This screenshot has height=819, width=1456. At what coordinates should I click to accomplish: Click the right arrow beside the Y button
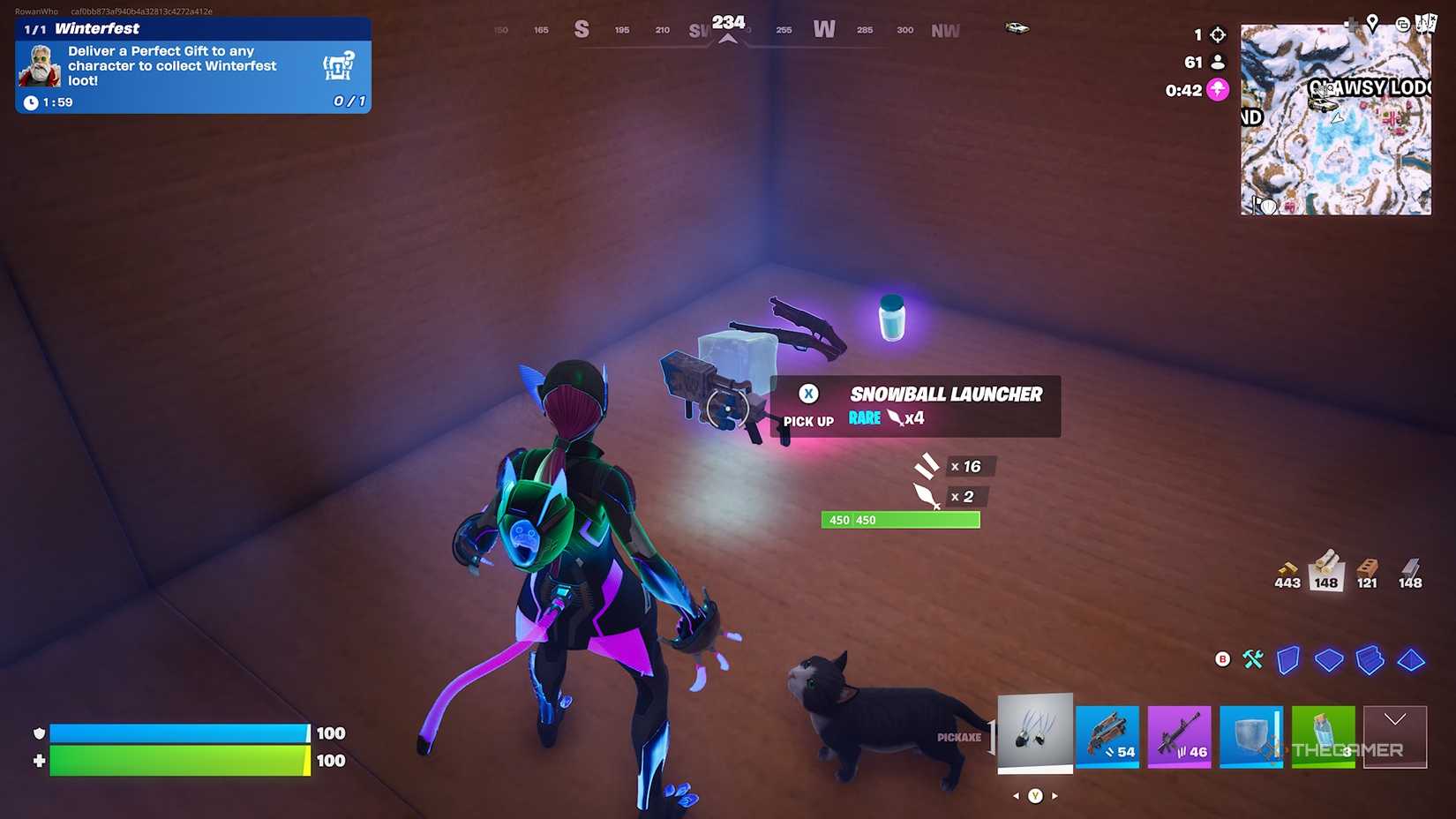(x=1056, y=795)
